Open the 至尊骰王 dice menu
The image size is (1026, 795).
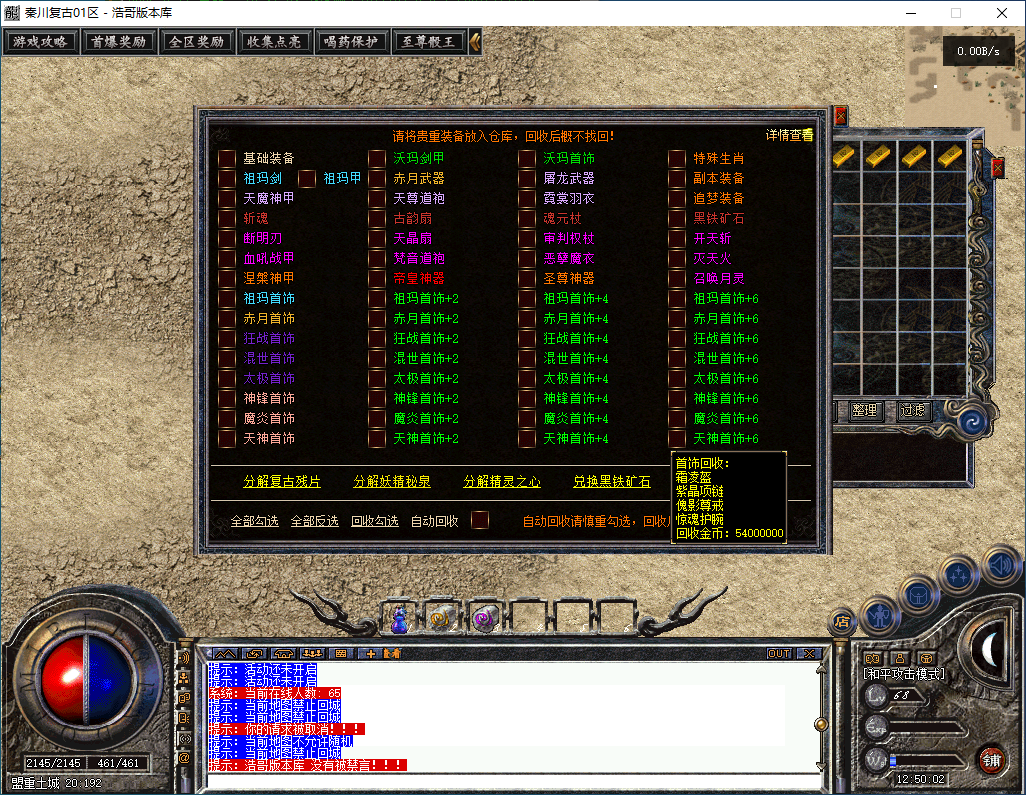pos(428,42)
